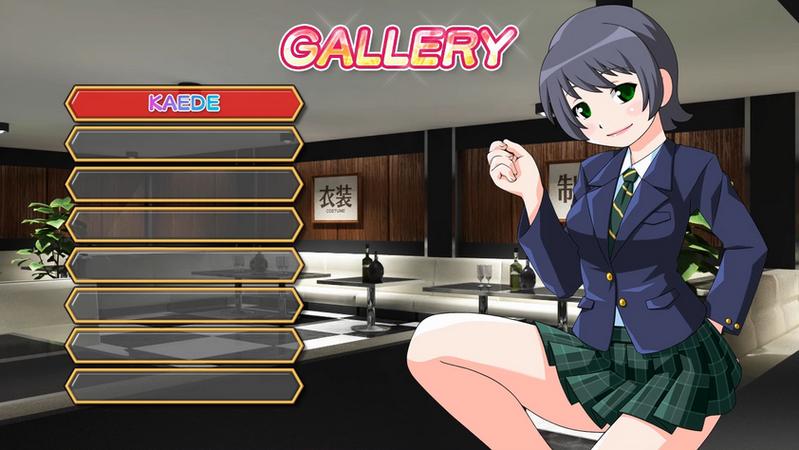Image resolution: width=799 pixels, height=450 pixels.
Task: Select the KAEDE gallery entry
Action: coord(184,103)
